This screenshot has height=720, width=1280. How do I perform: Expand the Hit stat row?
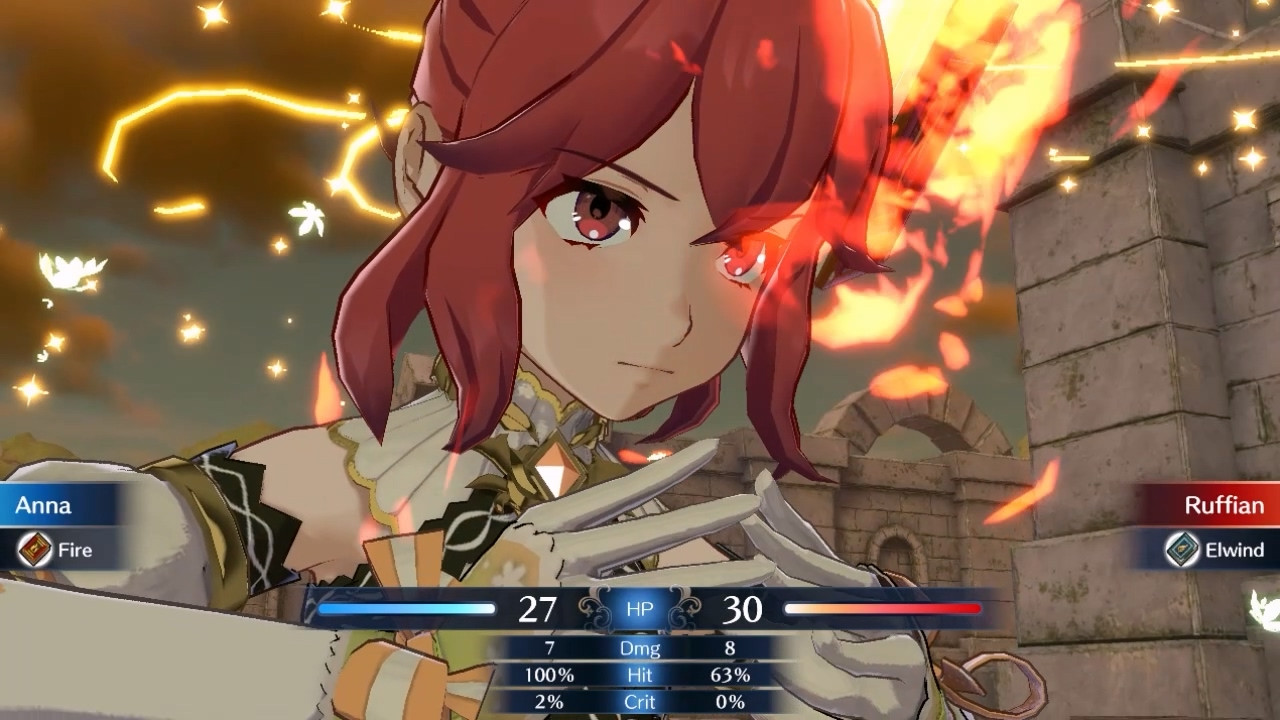coord(638,675)
